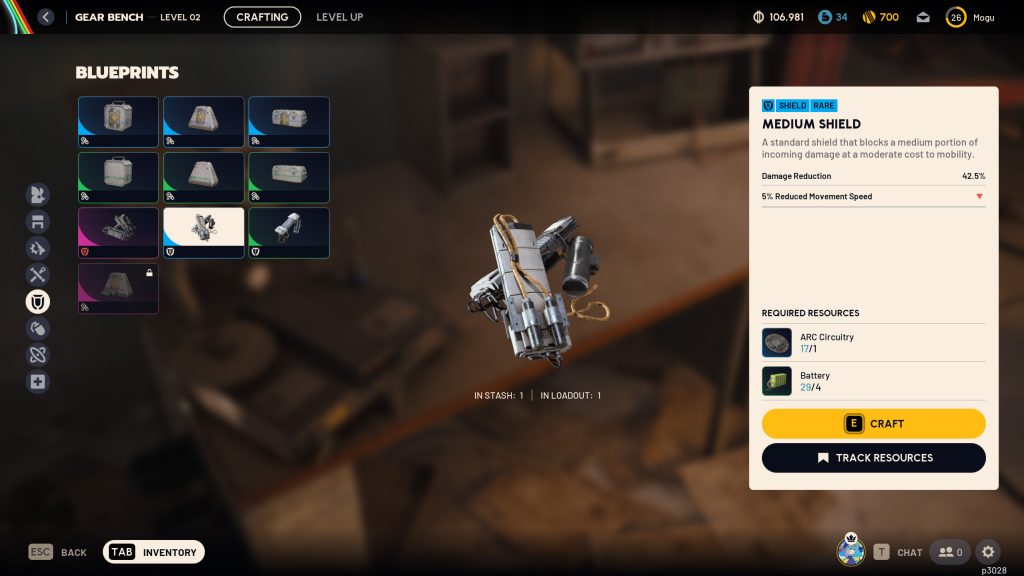Choose the crossed tools category icon
Screen dimensions: 1024x576
37,274
